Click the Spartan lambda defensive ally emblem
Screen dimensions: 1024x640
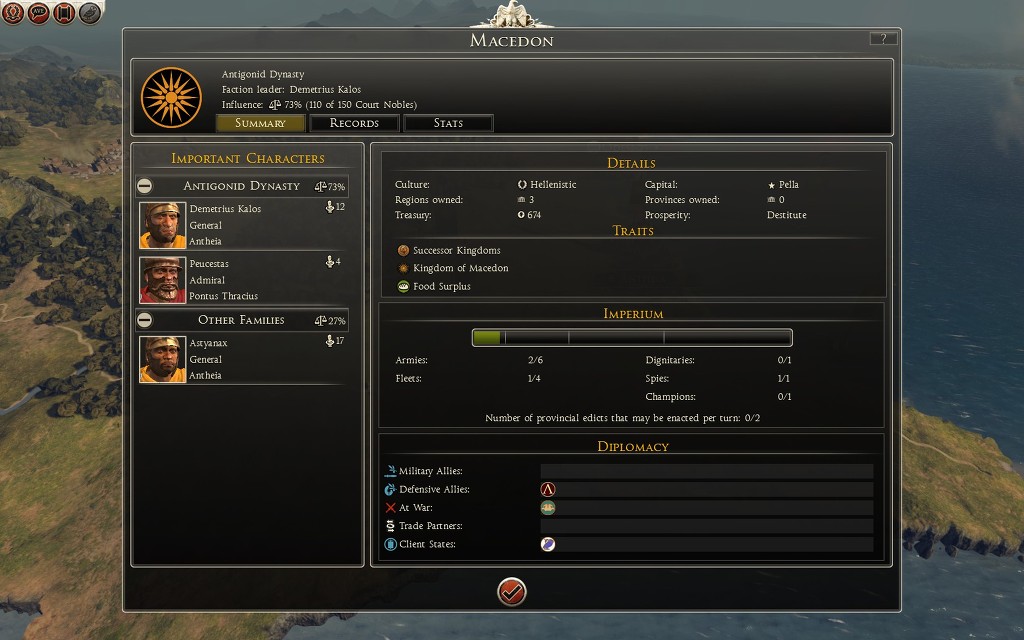click(548, 490)
